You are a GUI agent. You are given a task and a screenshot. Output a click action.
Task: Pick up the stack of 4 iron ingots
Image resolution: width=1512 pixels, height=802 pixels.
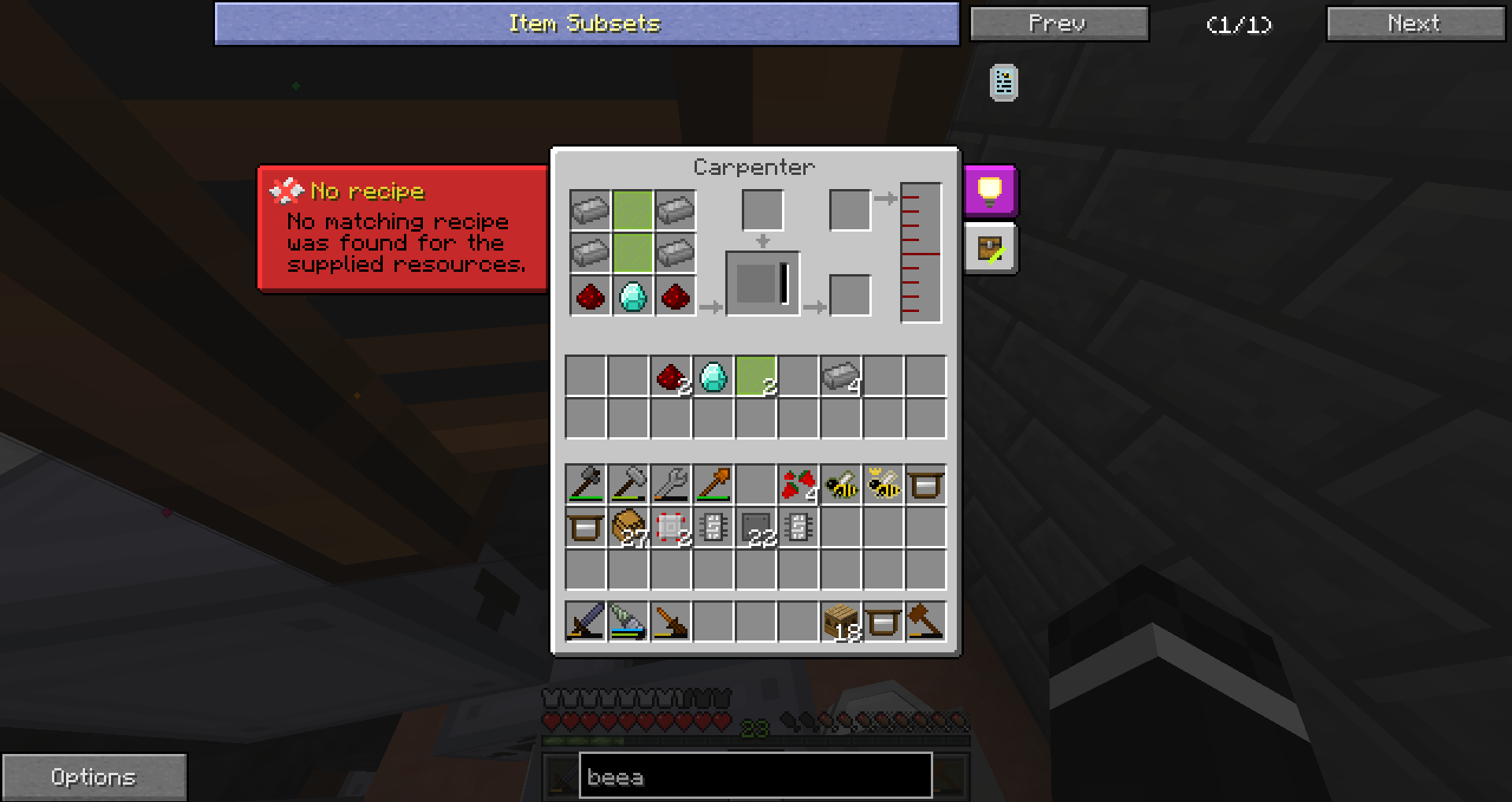click(841, 377)
